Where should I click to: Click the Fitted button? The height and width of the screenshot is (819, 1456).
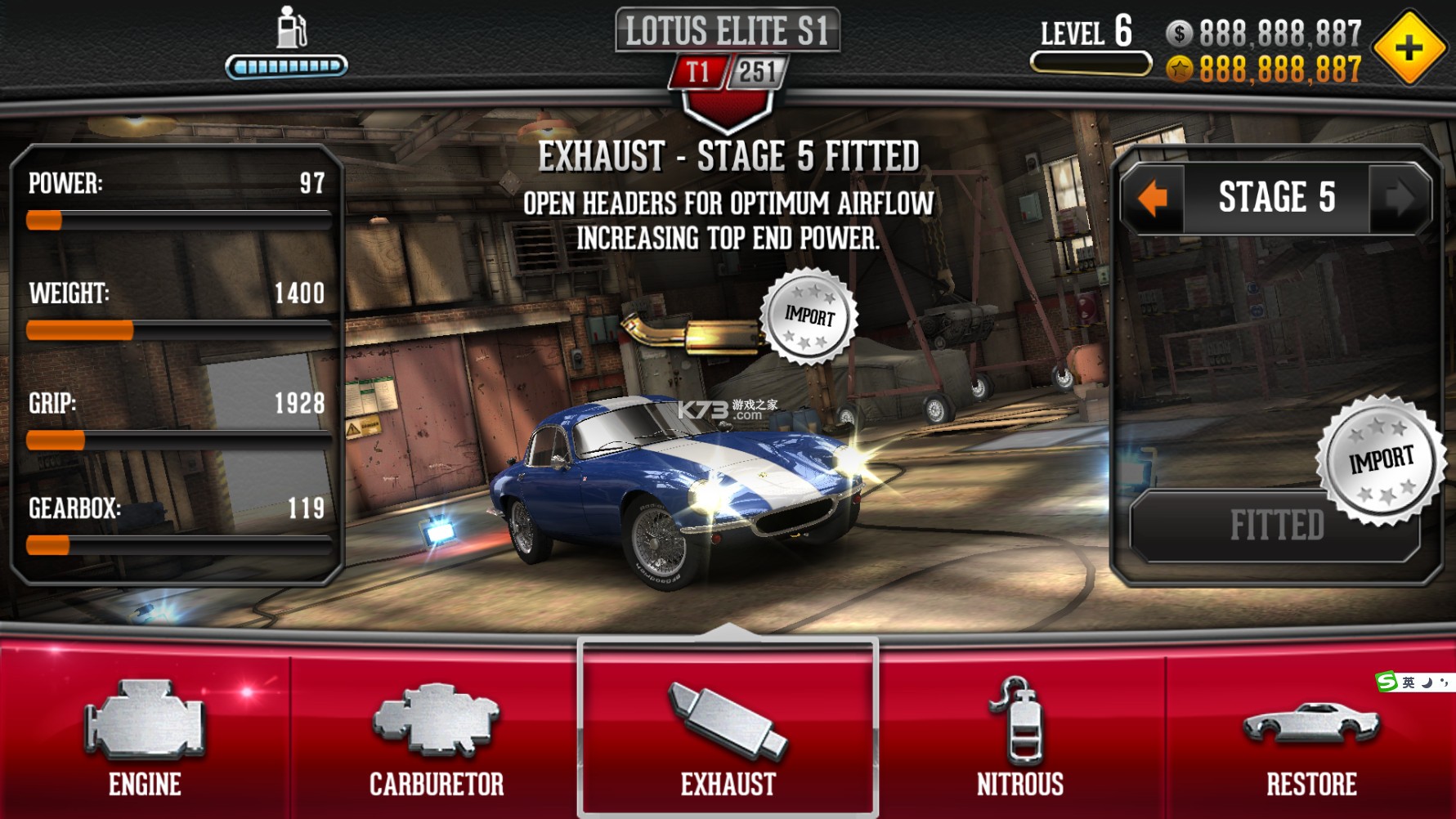(x=1275, y=526)
